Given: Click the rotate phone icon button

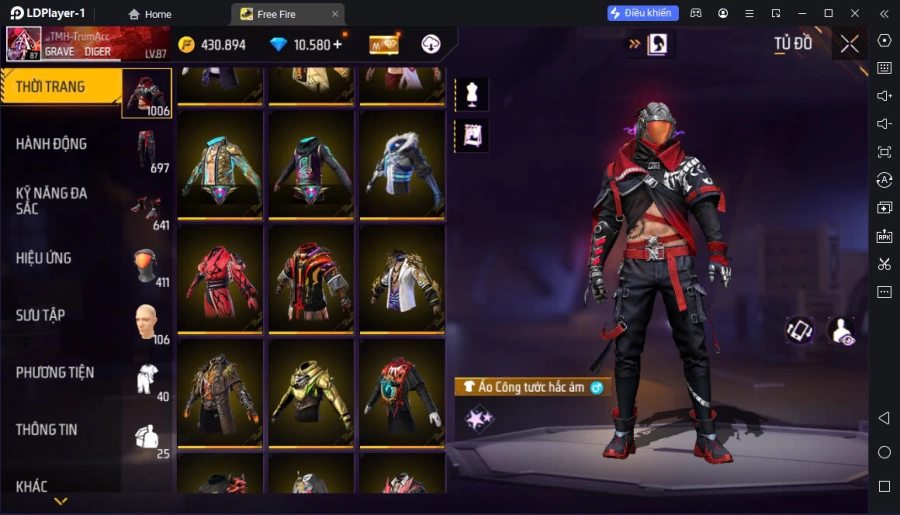Looking at the screenshot, I should pos(799,331).
